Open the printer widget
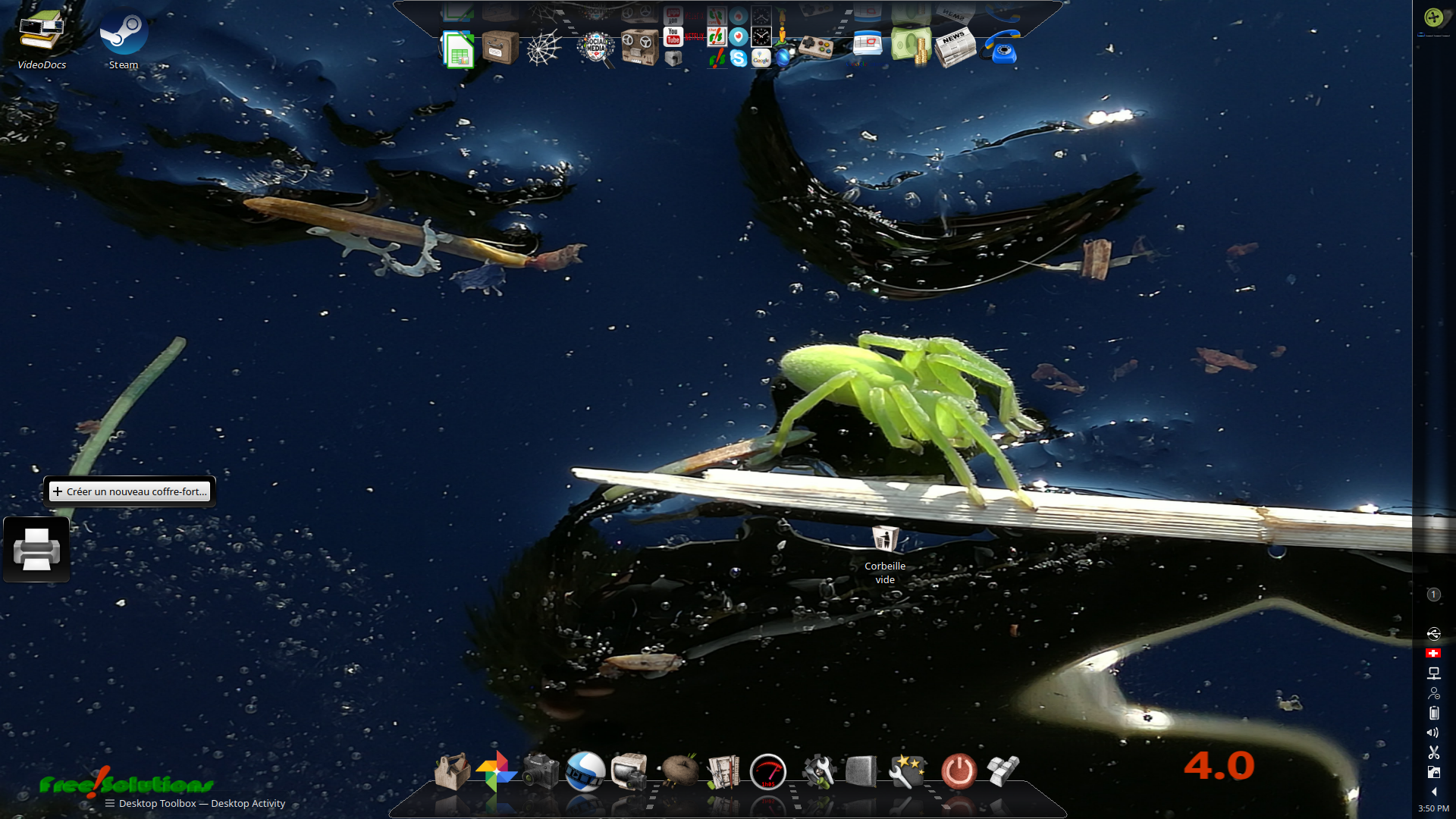This screenshot has height=819, width=1456. 36,550
